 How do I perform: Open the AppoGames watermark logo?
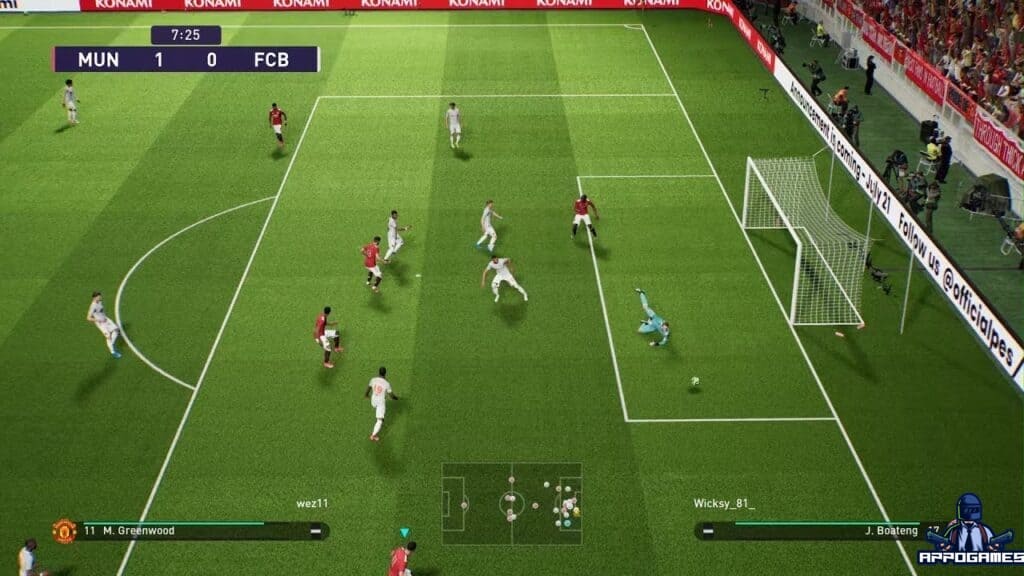click(x=970, y=532)
